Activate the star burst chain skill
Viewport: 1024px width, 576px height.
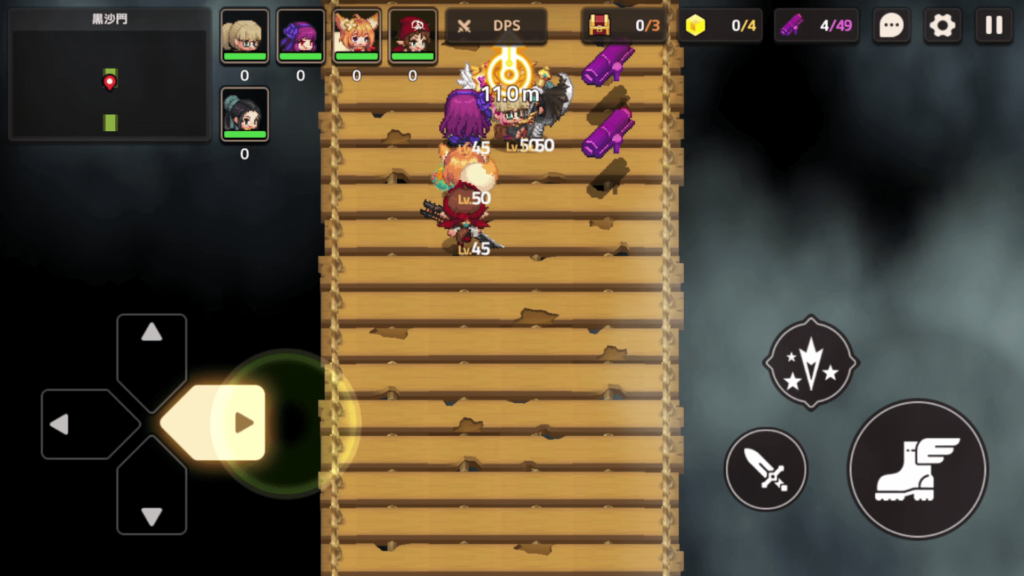coord(811,362)
